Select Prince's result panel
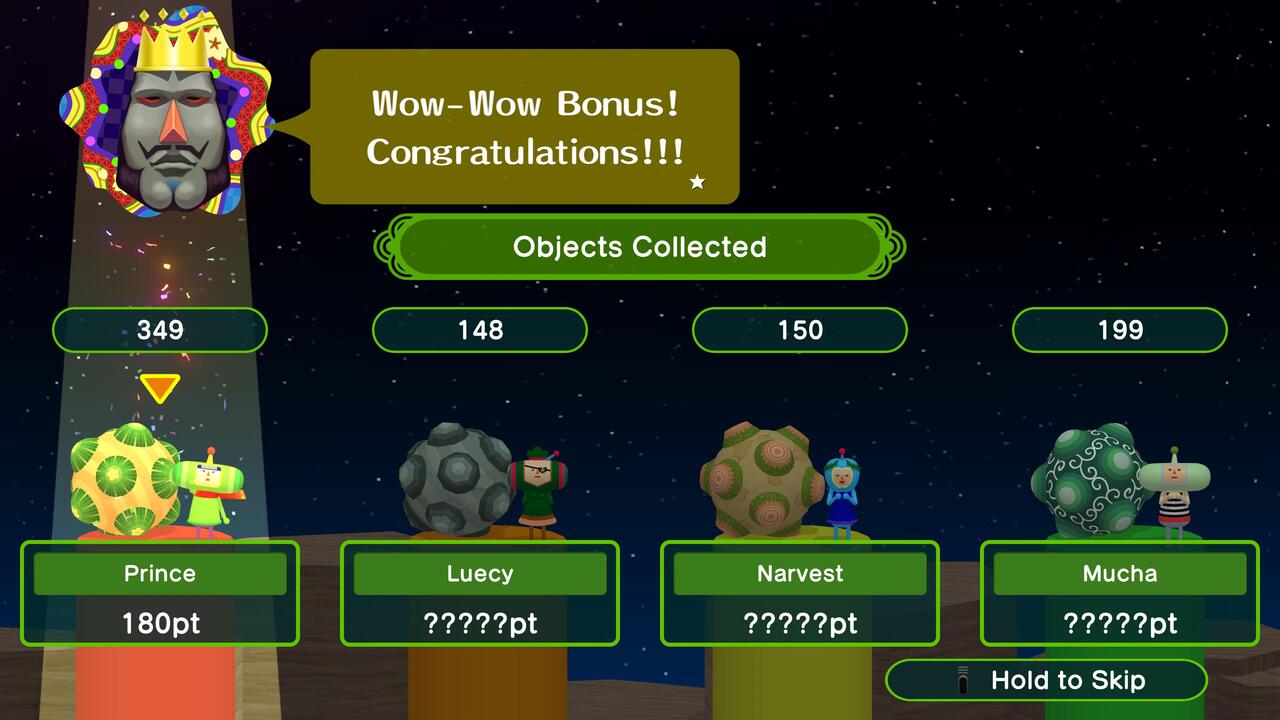The height and width of the screenshot is (720, 1280). point(160,594)
